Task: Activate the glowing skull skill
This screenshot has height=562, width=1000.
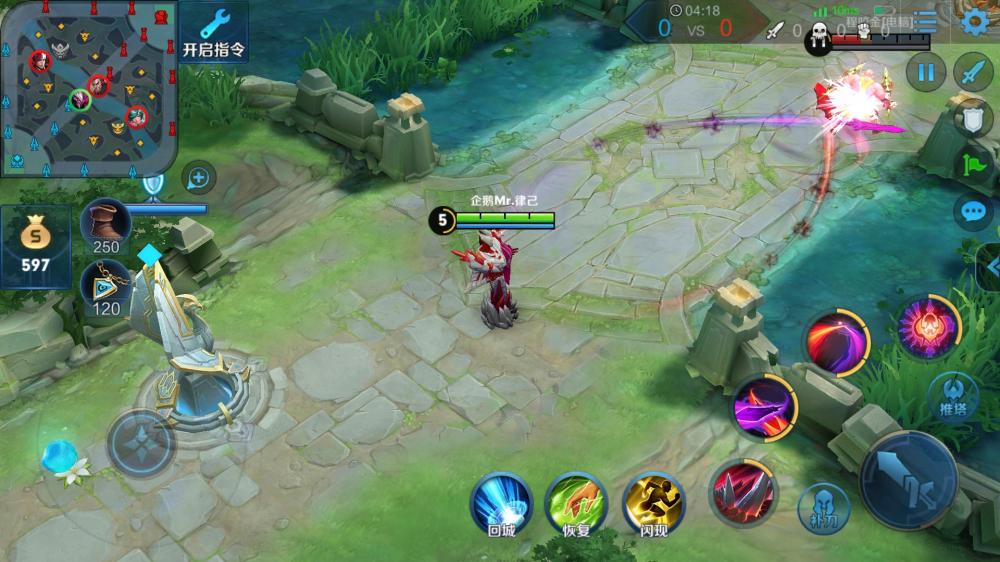Action: click(x=928, y=327)
